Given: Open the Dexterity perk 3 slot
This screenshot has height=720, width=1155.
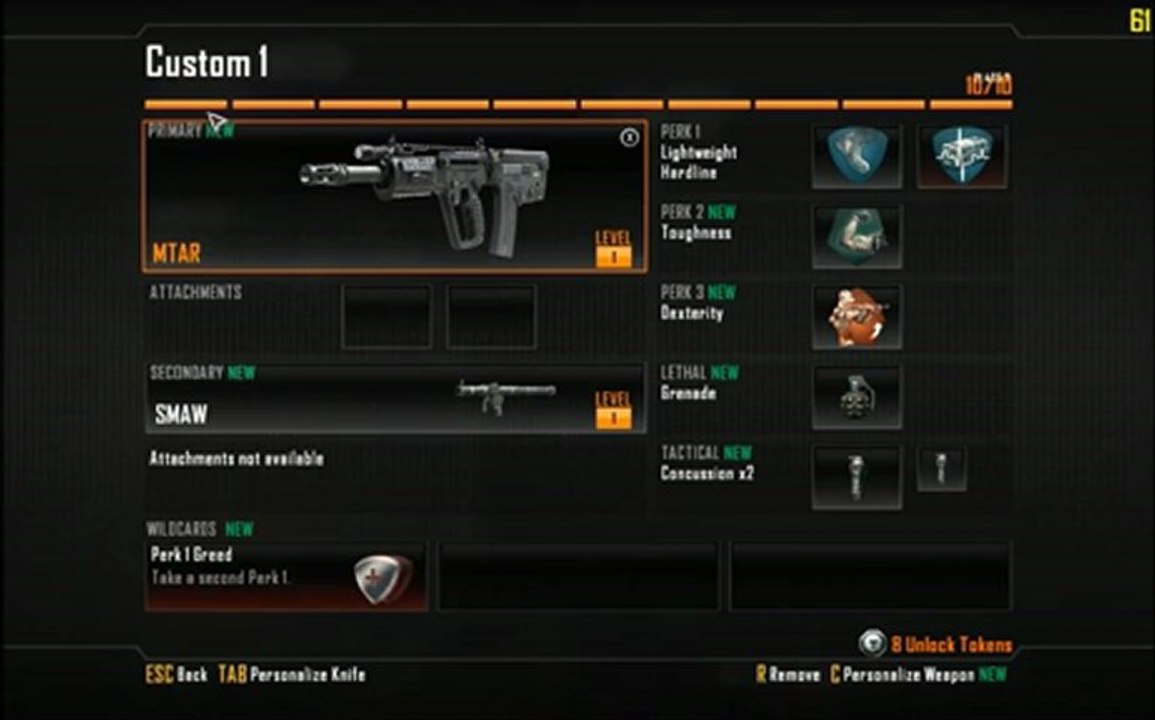Looking at the screenshot, I should [x=856, y=317].
